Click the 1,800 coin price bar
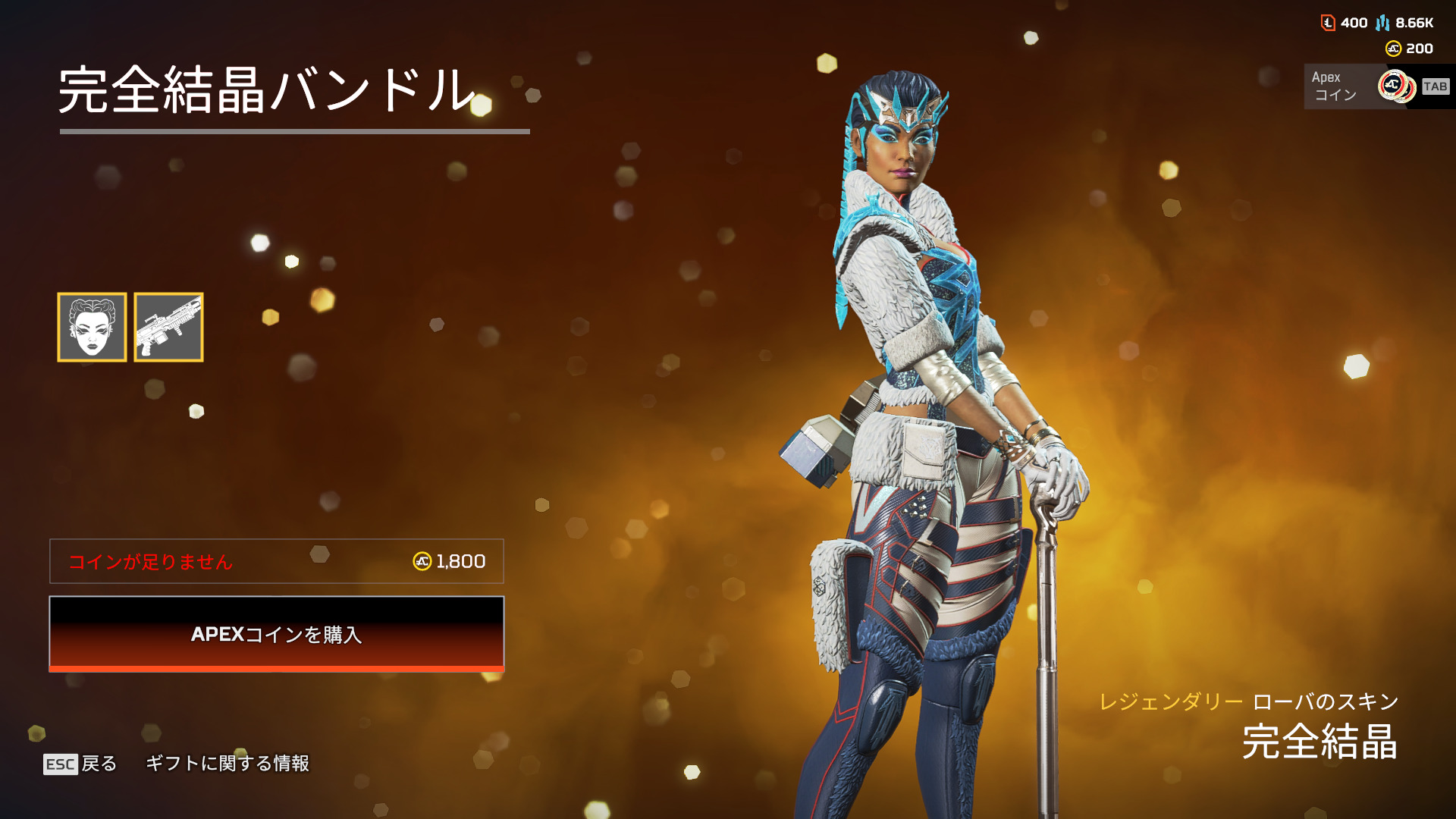This screenshot has width=1456, height=819. tap(276, 561)
